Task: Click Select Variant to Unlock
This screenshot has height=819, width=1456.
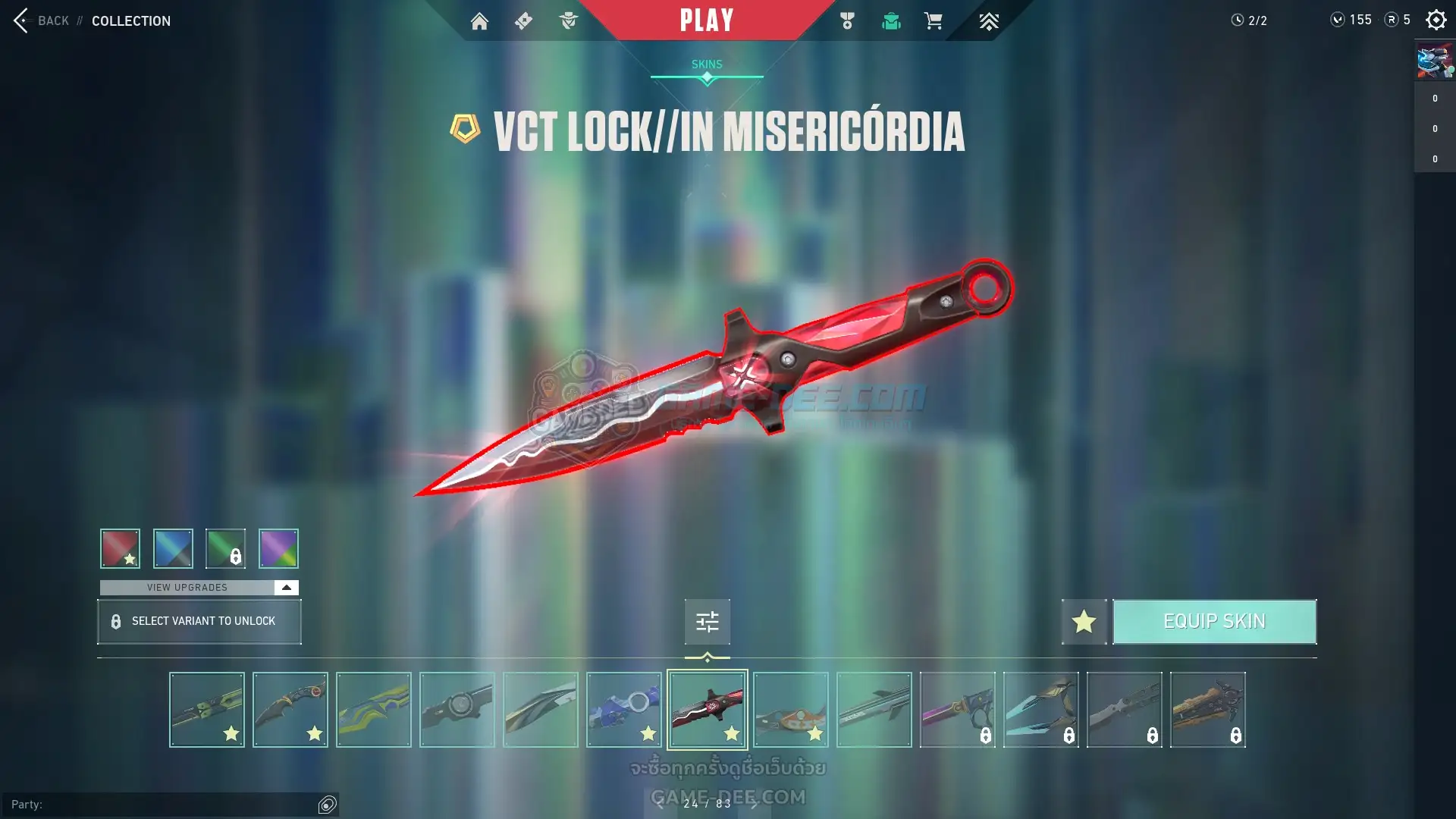Action: (199, 622)
